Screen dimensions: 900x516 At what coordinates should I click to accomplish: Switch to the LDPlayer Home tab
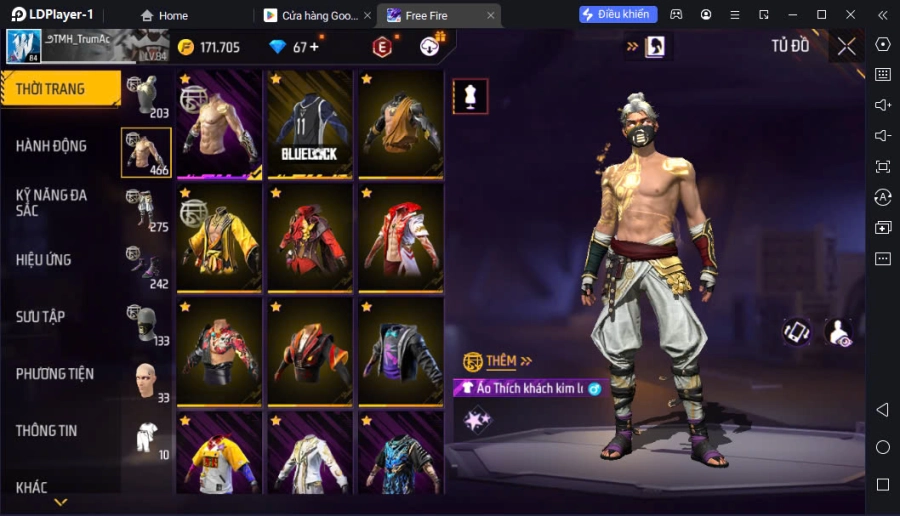point(165,15)
